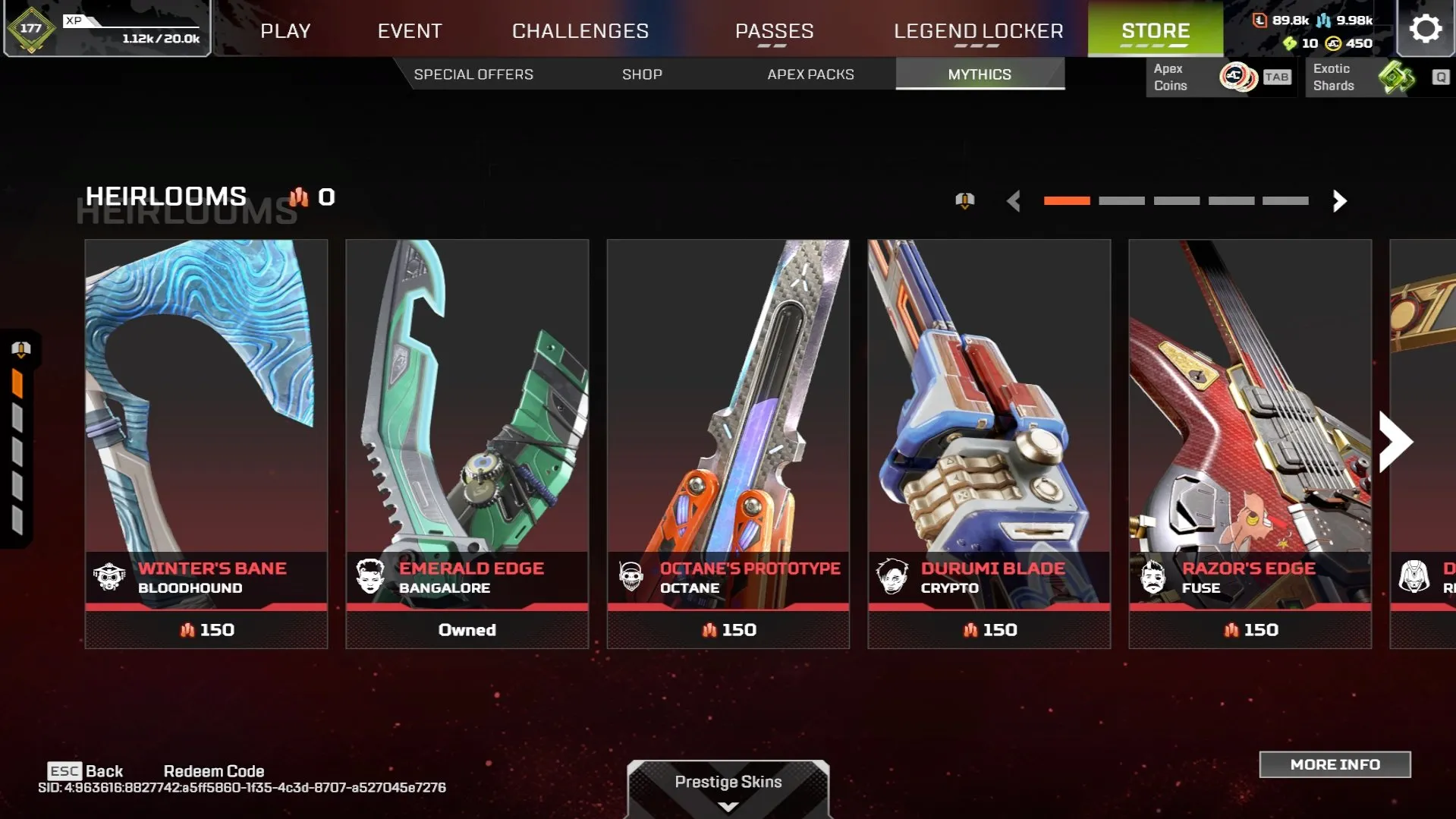Click the MORE INFO button
The height and width of the screenshot is (819, 1456).
1335,764
